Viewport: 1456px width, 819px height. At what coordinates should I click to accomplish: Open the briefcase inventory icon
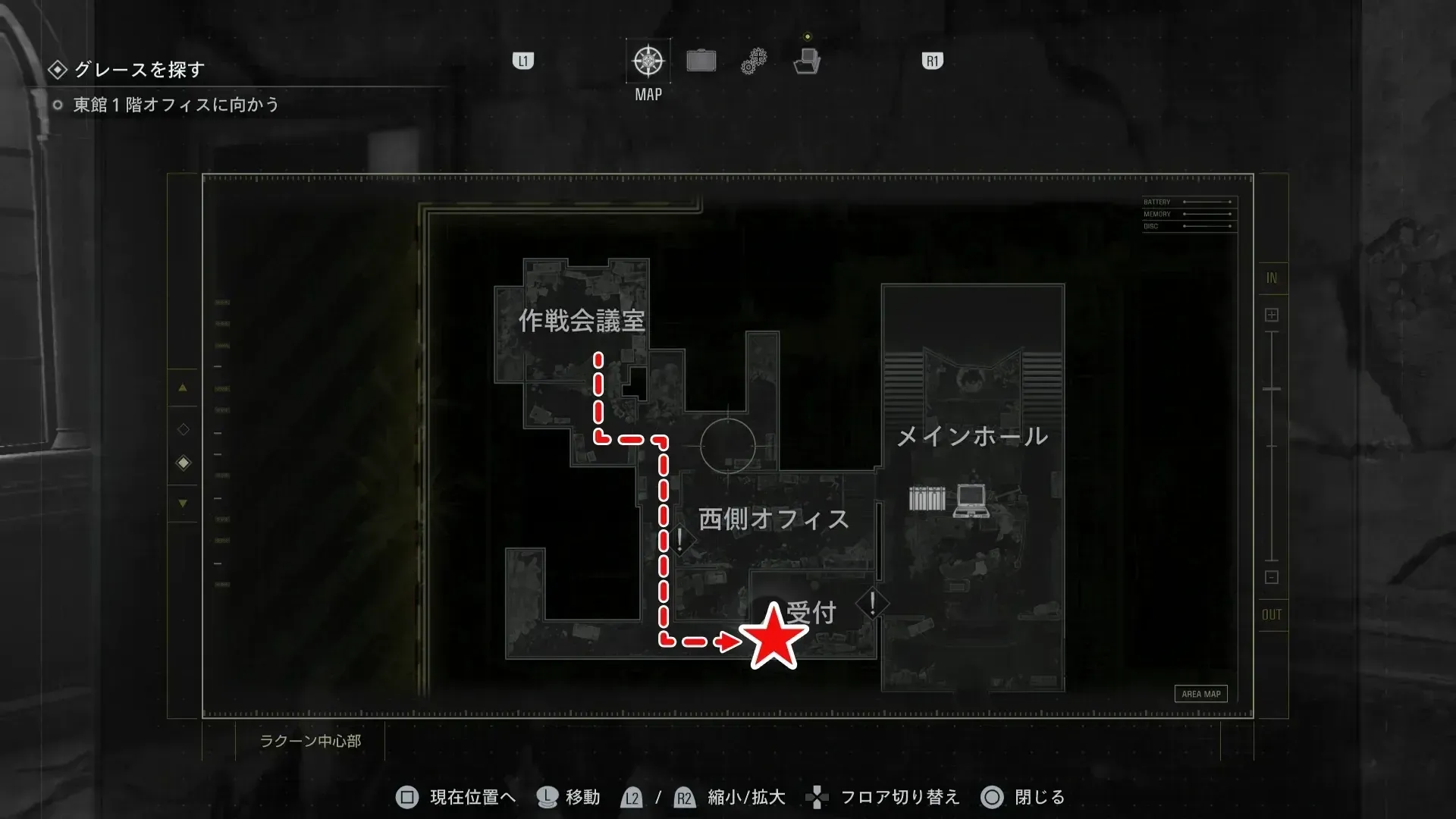pyautogui.click(x=701, y=60)
